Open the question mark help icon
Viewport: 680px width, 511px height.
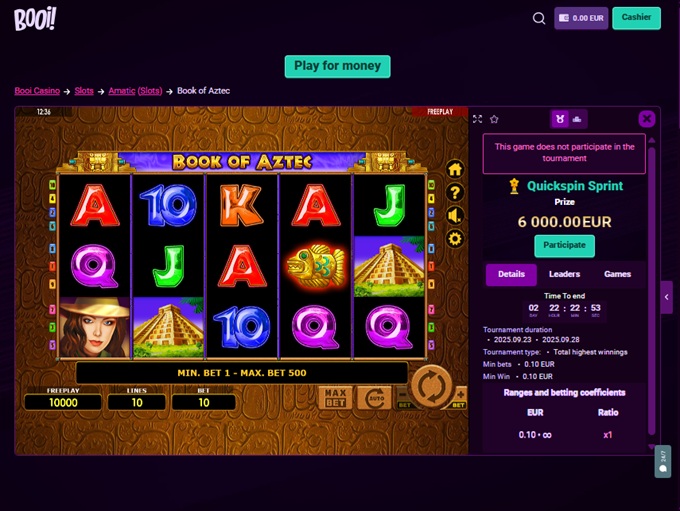[x=455, y=192]
